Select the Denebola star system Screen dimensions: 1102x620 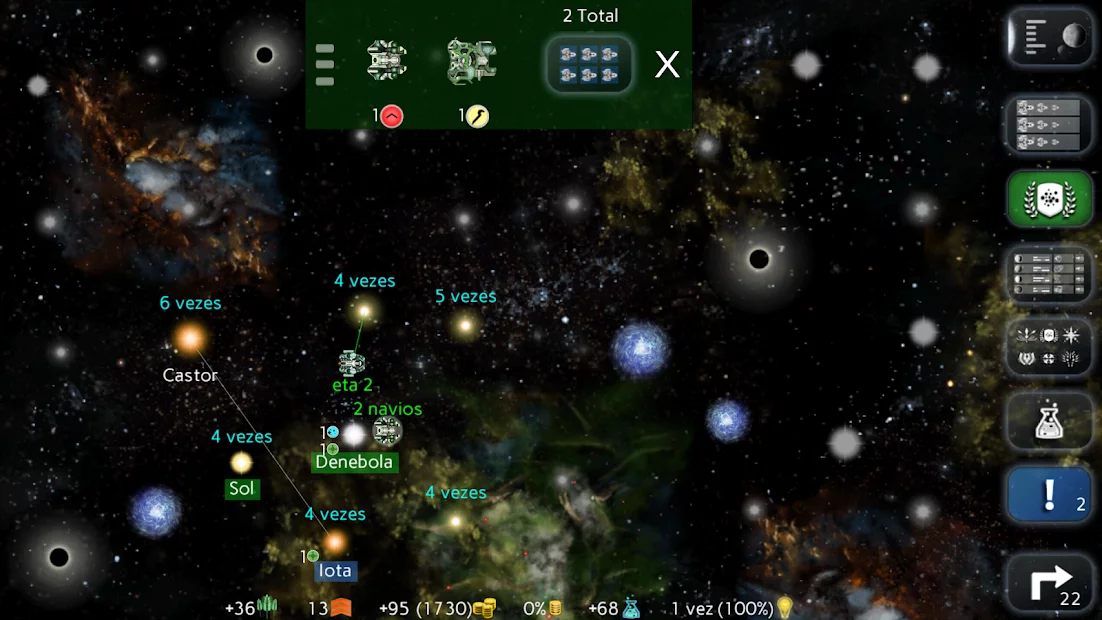tap(354, 436)
